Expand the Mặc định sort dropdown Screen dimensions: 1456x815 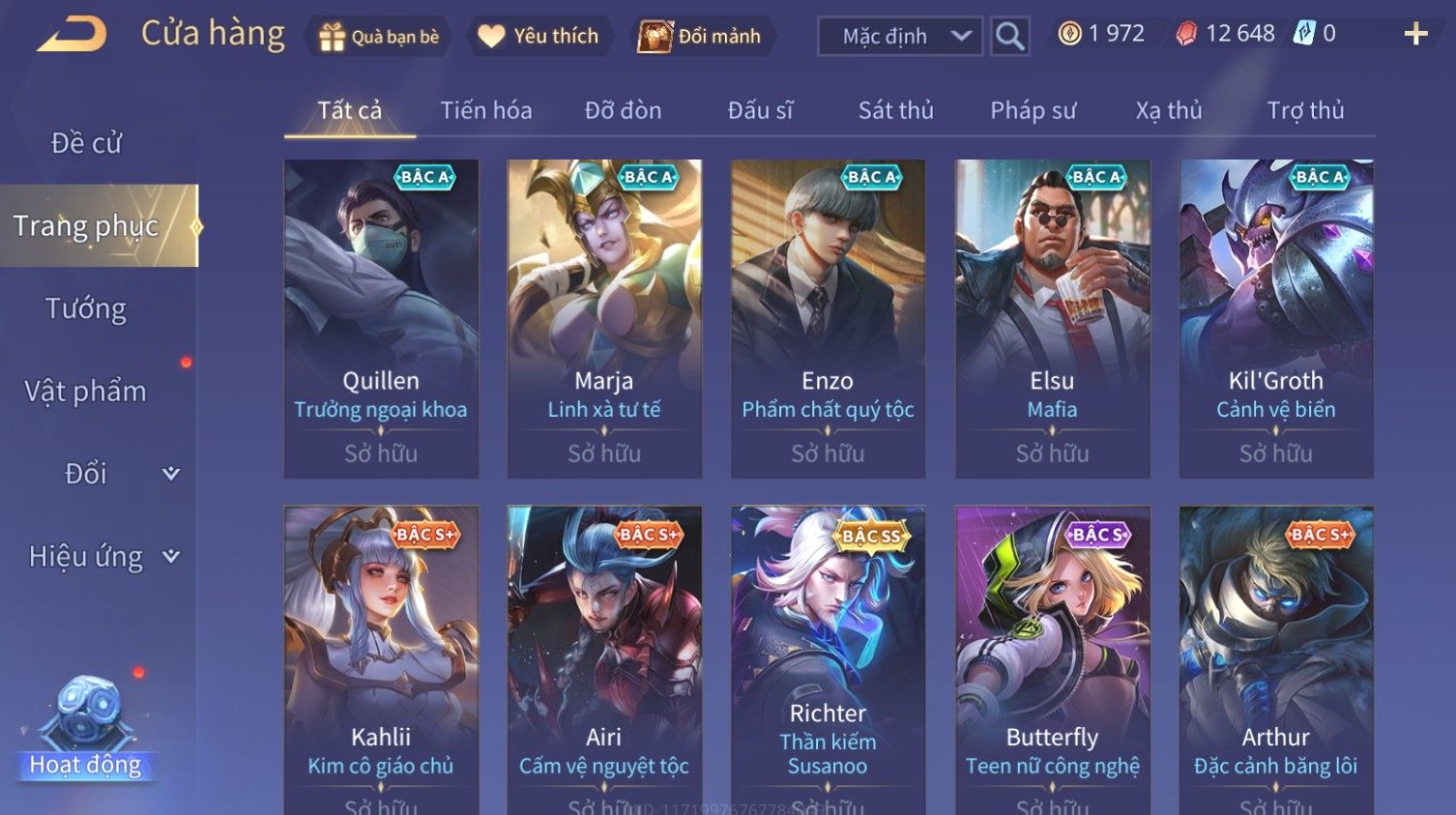[x=899, y=37]
